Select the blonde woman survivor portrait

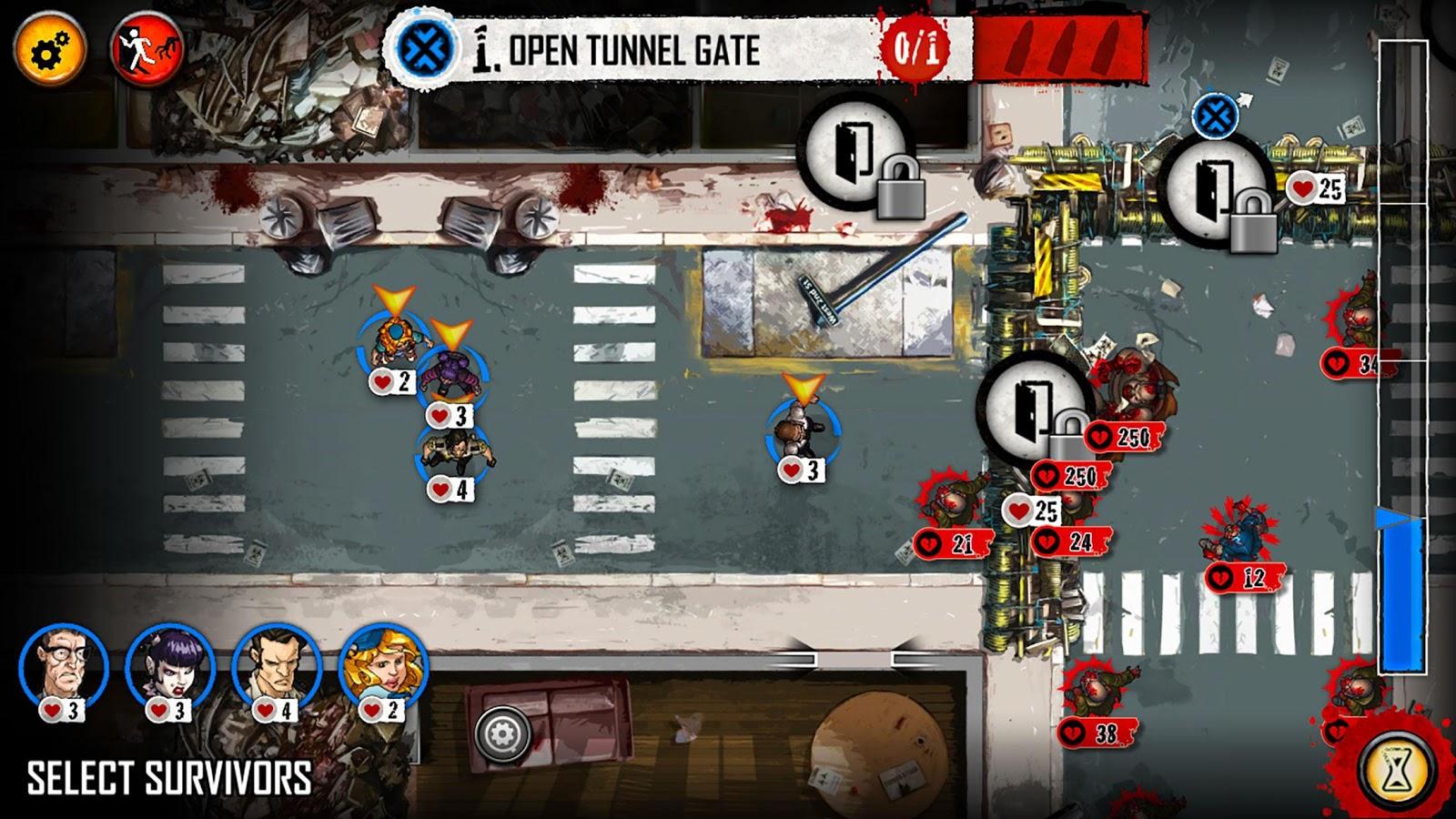383,669
